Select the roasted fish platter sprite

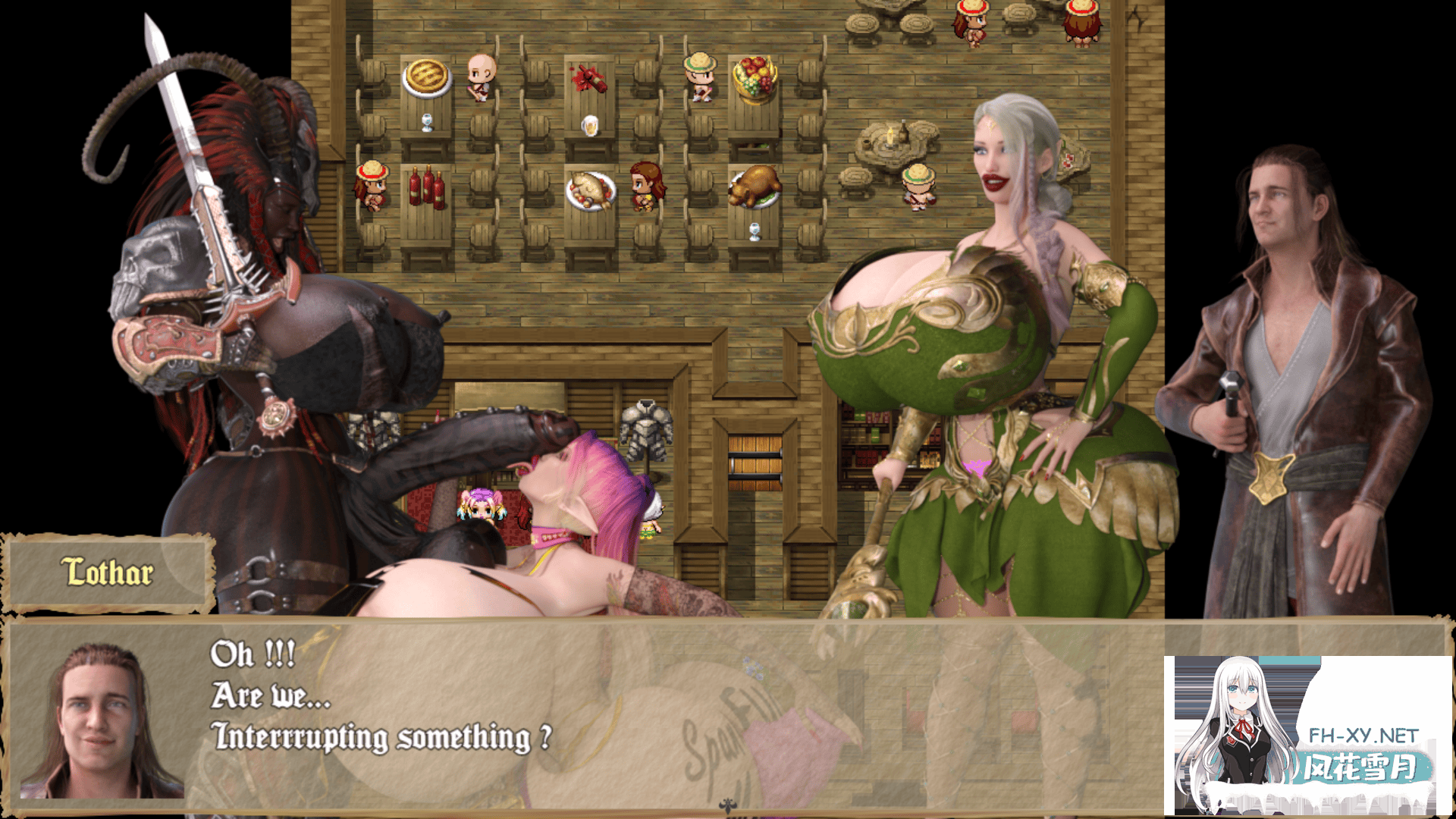click(590, 191)
